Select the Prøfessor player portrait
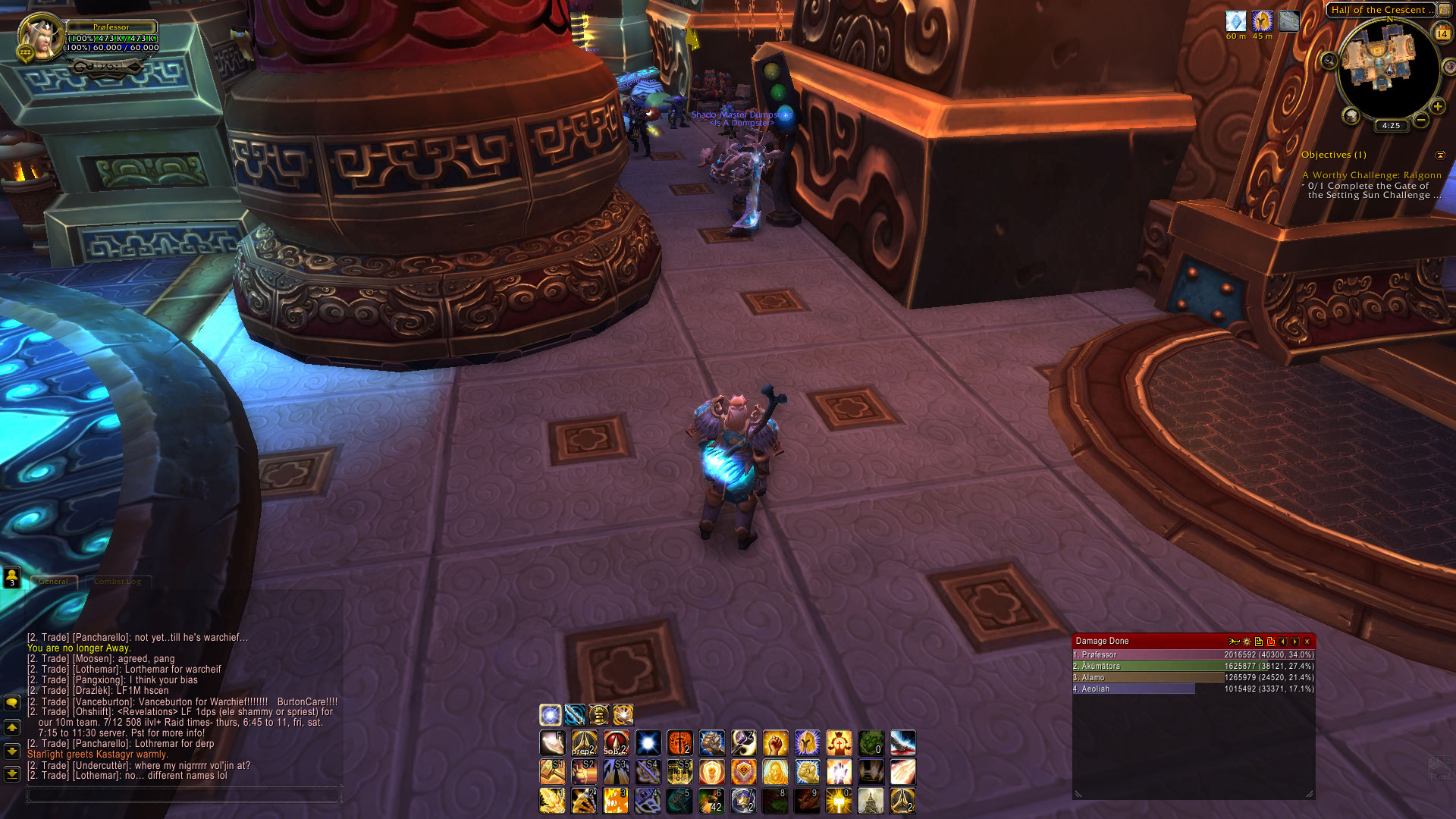 click(39, 37)
